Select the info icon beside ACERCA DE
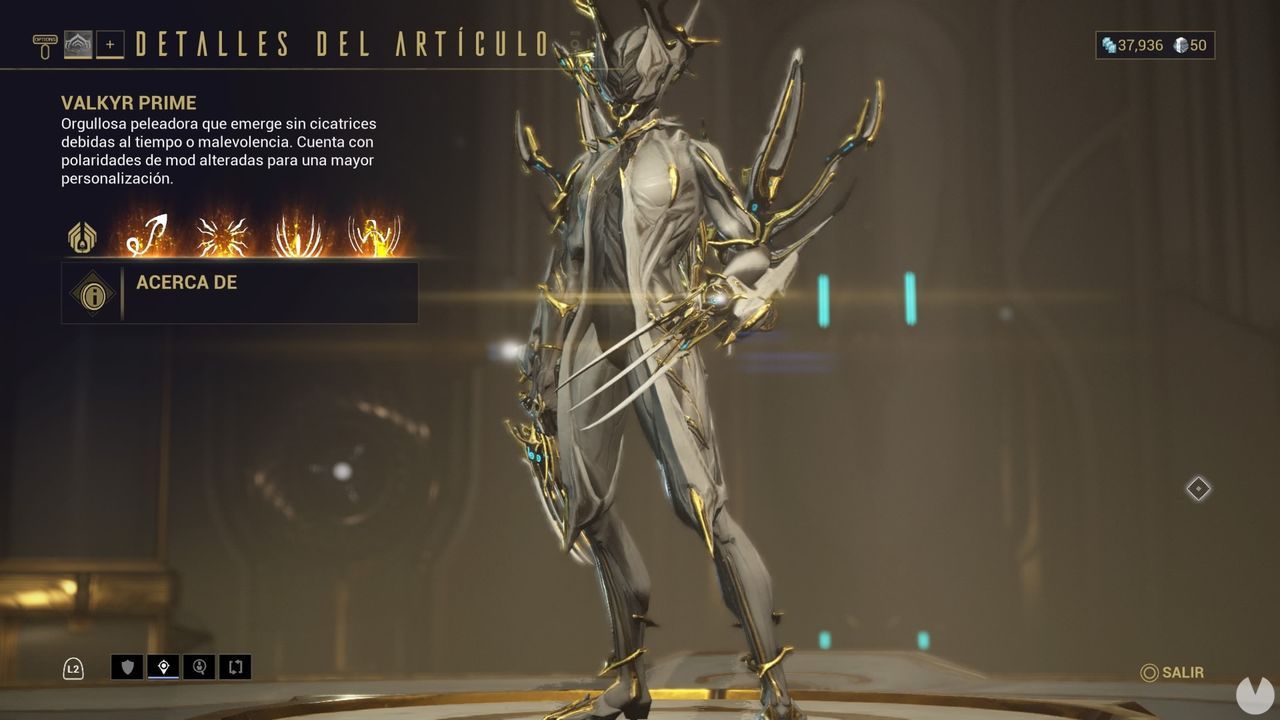Image resolution: width=1280 pixels, height=720 pixels. [x=93, y=294]
